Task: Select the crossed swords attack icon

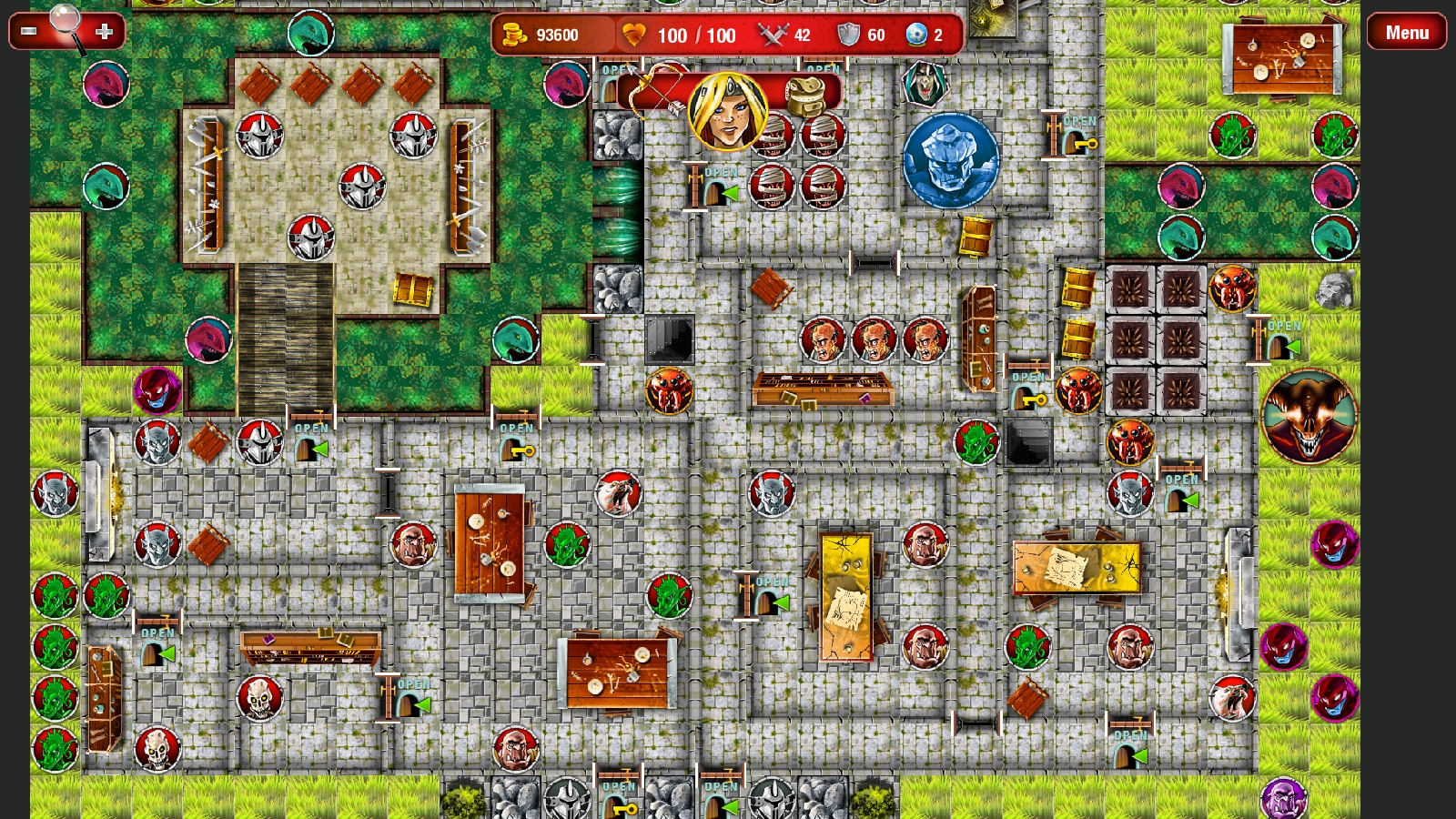Action: coord(773,35)
